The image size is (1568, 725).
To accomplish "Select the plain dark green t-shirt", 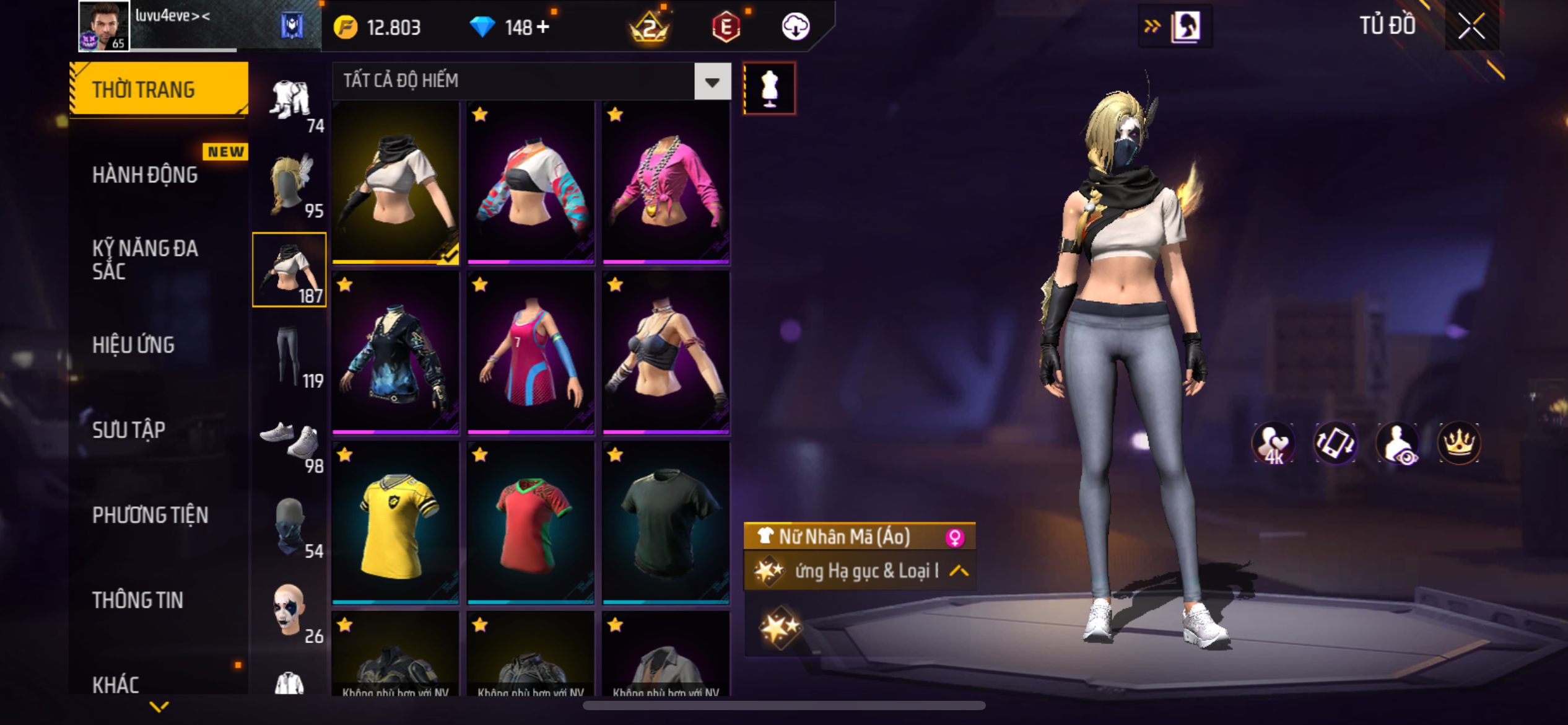I will pos(666,522).
